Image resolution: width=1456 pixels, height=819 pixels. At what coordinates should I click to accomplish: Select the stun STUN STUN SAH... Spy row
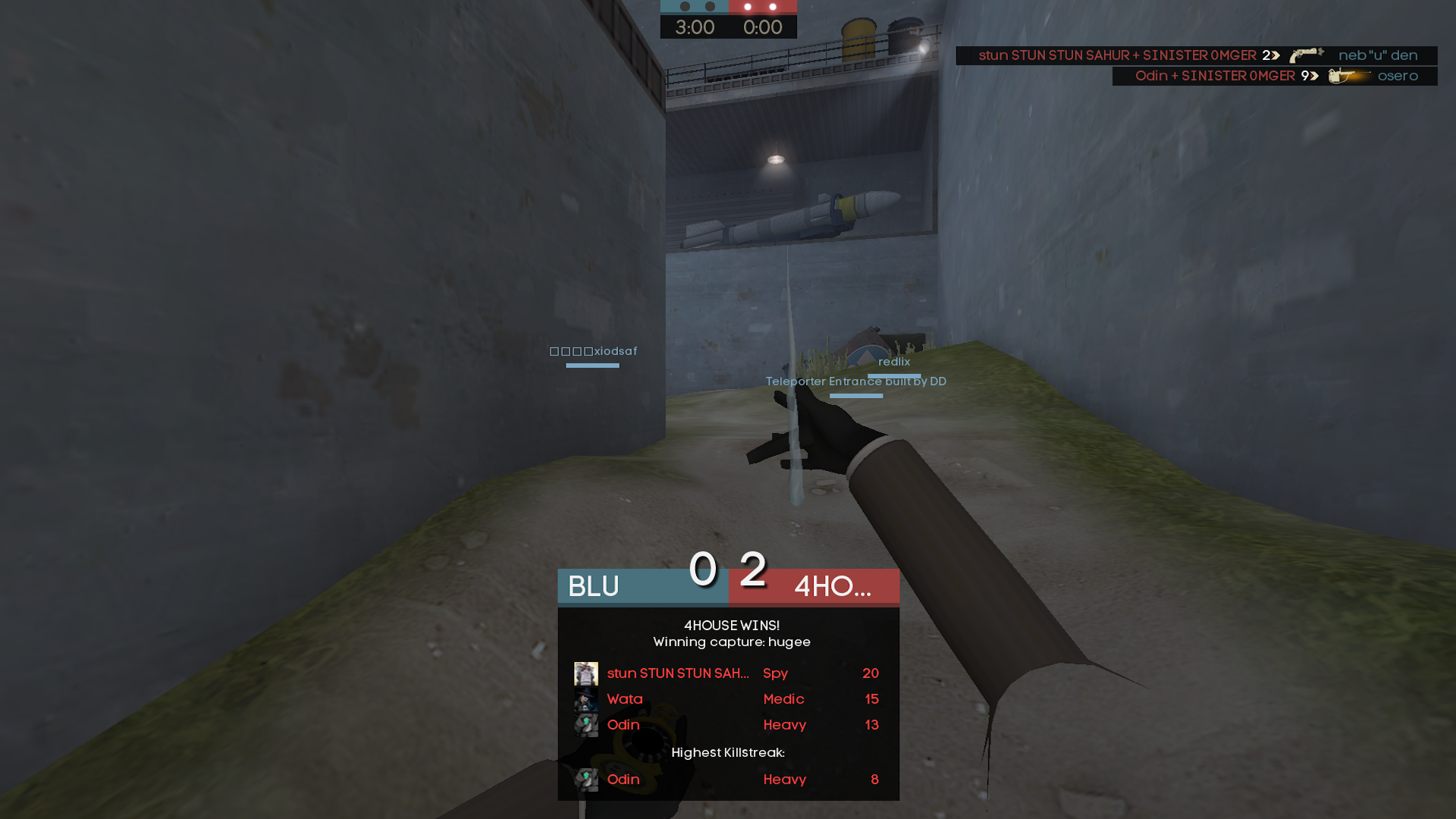coord(728,673)
